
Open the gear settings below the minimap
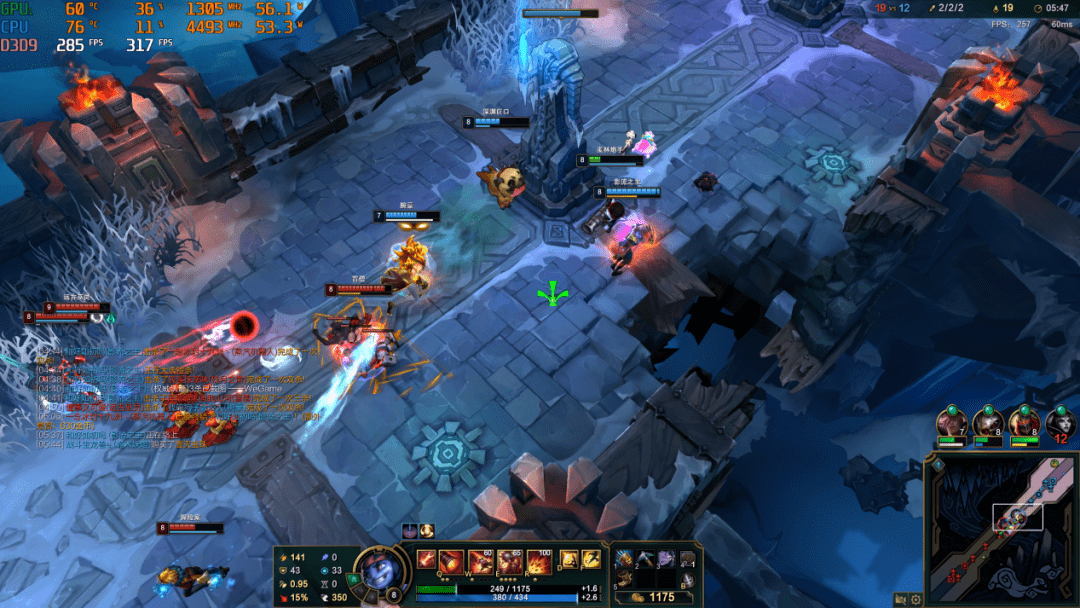[x=915, y=600]
